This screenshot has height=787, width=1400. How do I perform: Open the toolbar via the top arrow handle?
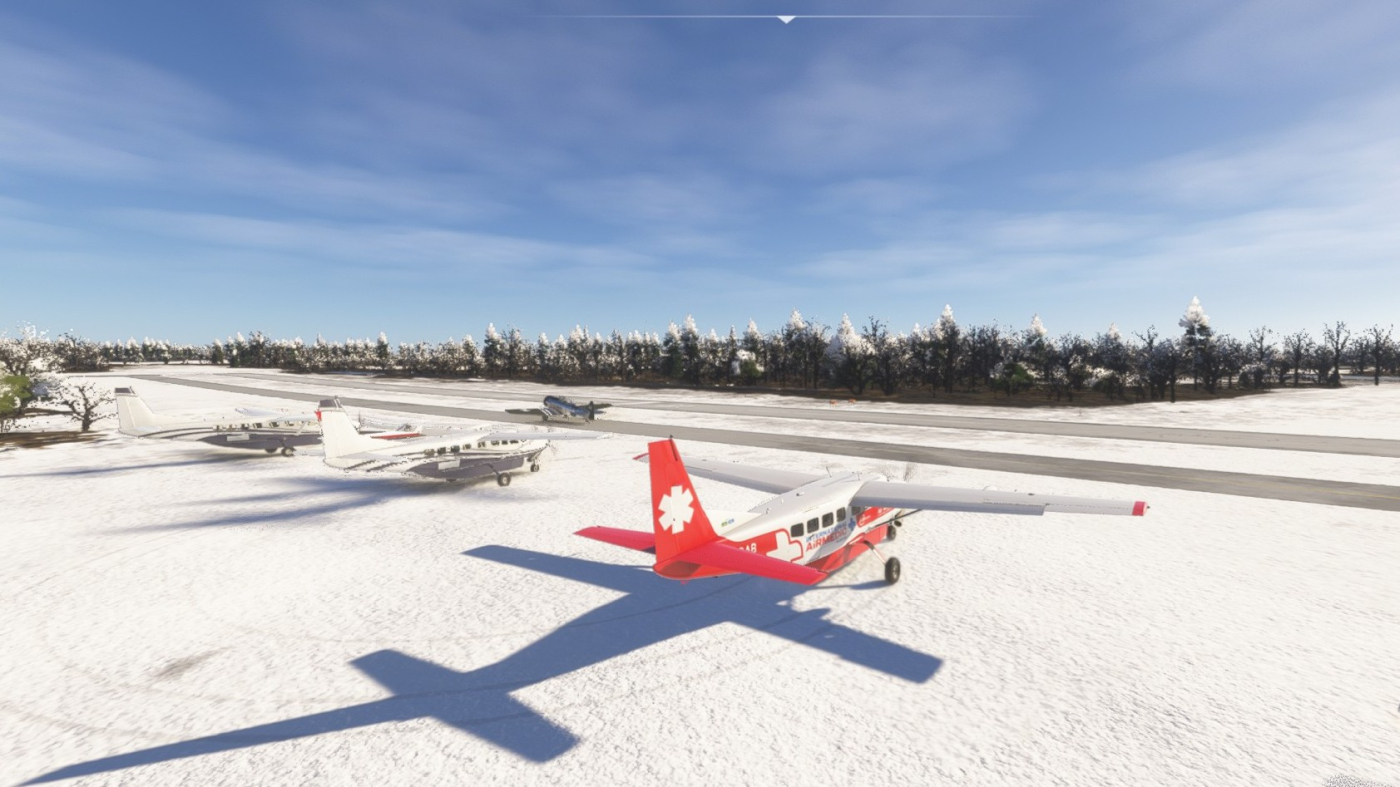pyautogui.click(x=786, y=19)
